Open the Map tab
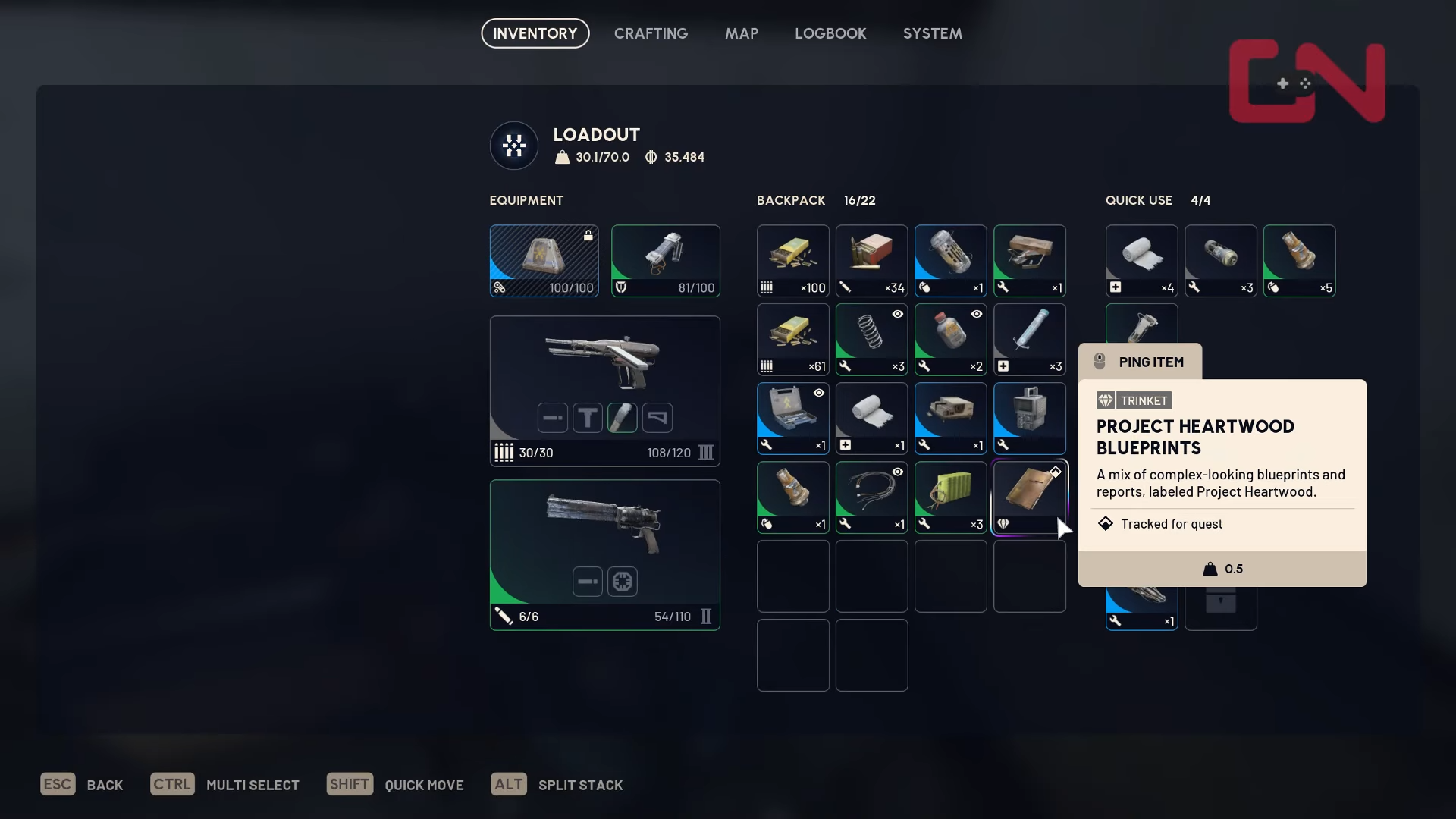Viewport: 1456px width, 819px height. point(741,33)
